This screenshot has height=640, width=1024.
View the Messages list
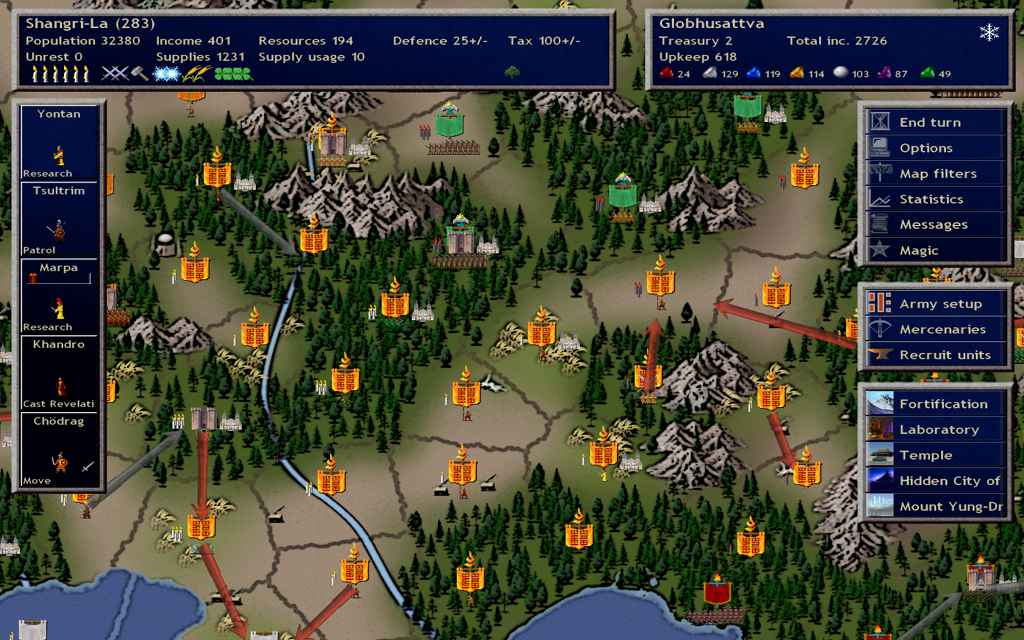pyautogui.click(x=936, y=225)
